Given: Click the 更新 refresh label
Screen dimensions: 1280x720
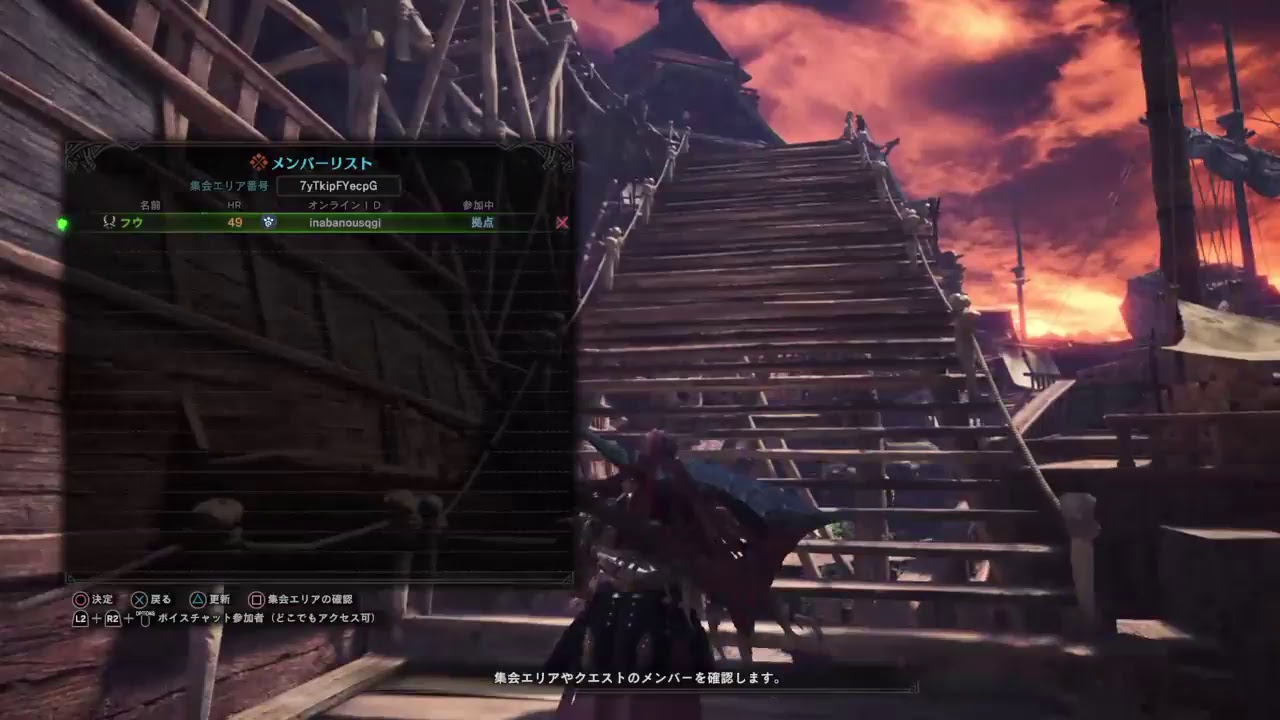Looking at the screenshot, I should [x=219, y=599].
